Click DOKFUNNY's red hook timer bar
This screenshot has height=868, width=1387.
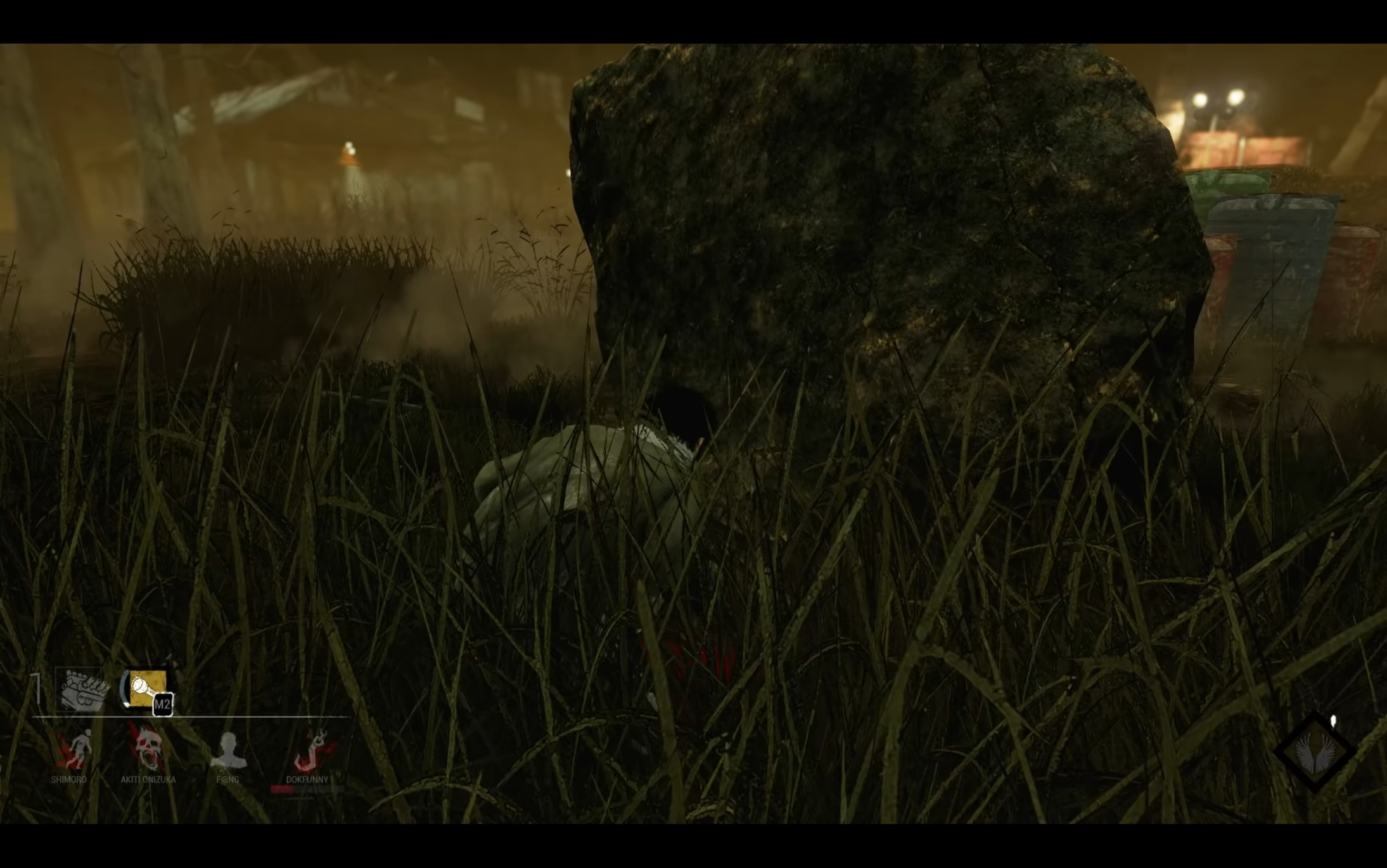[282, 789]
